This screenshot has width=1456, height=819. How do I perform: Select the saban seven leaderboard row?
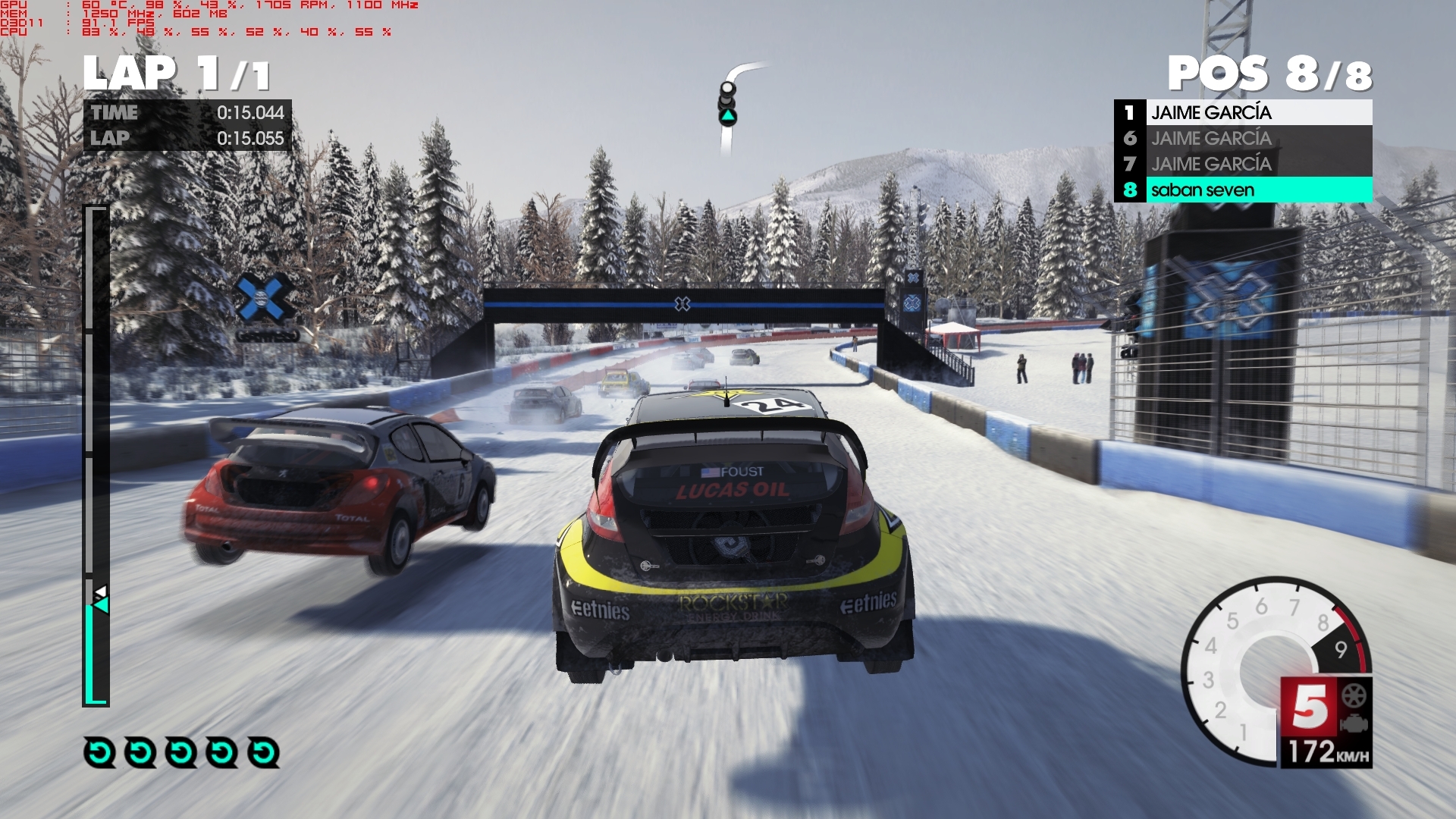[x=1244, y=190]
